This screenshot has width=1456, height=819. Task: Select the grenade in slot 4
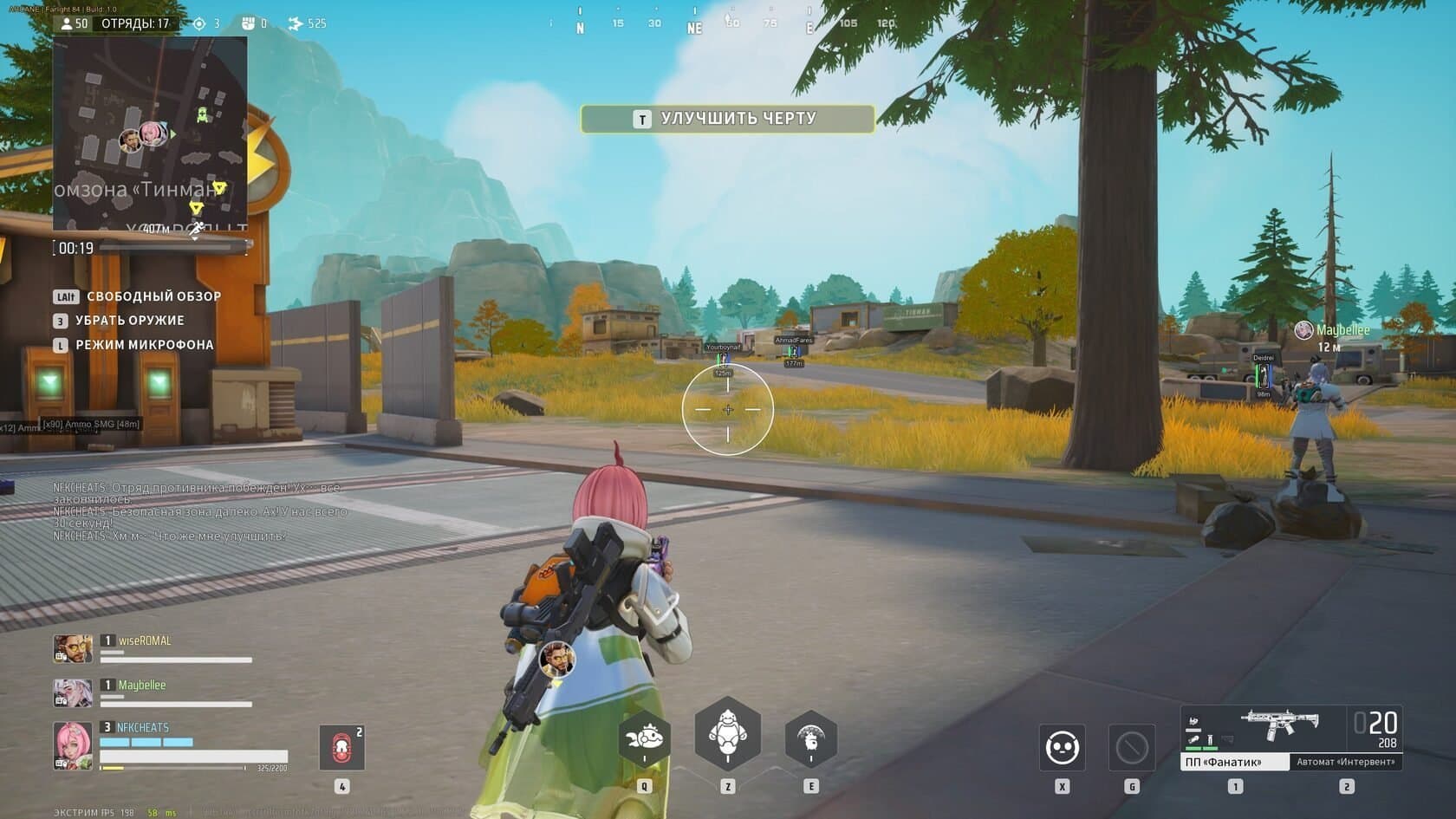click(343, 746)
